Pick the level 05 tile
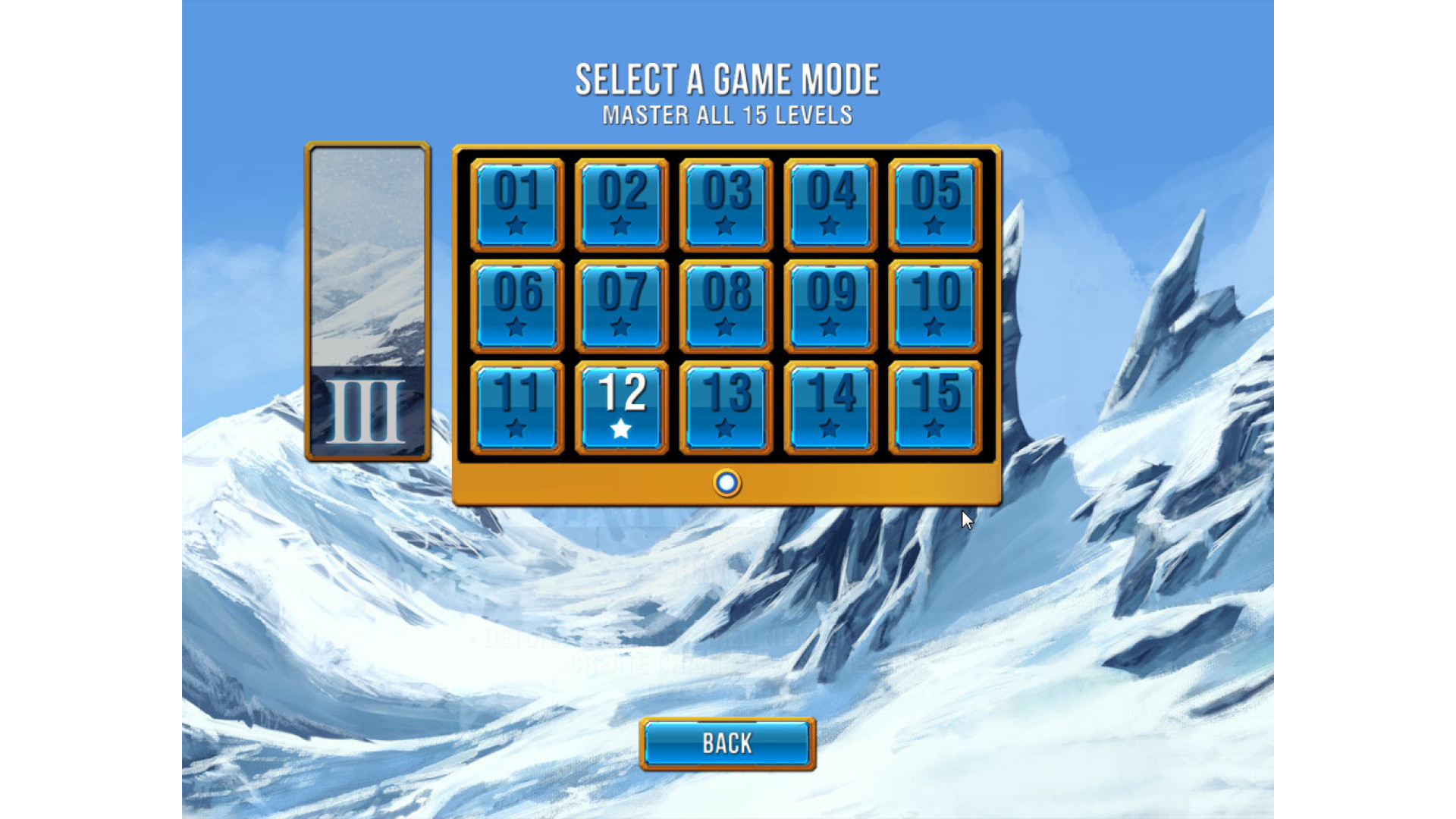The image size is (1456, 819). point(935,205)
